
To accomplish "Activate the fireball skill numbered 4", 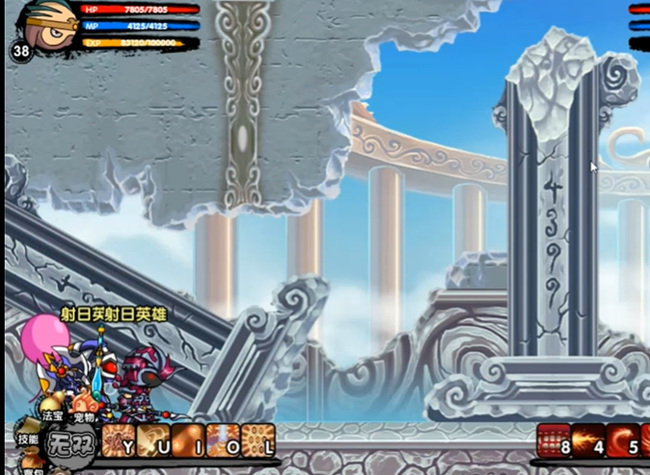I will 588,440.
